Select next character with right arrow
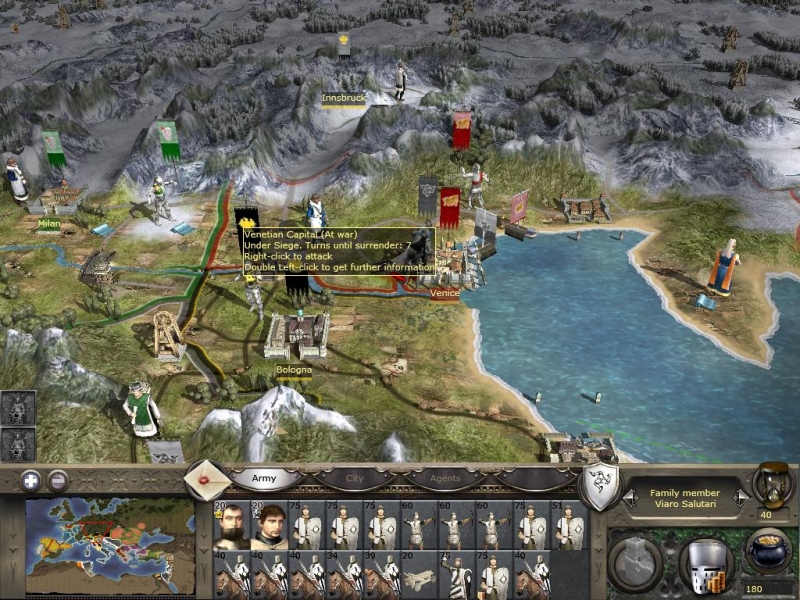Image resolution: width=800 pixels, height=600 pixels. [740, 496]
